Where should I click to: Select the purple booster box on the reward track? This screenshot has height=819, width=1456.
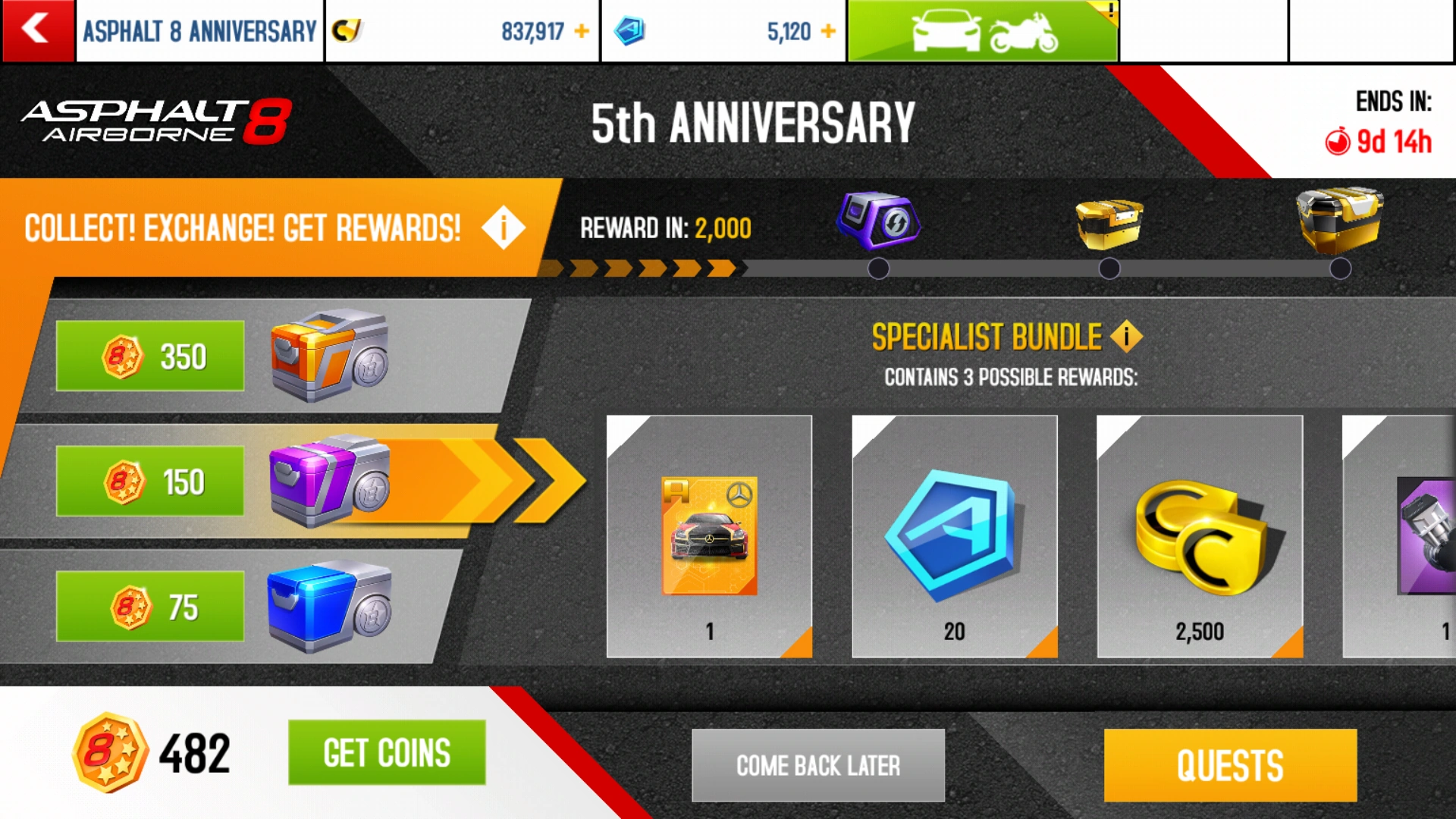877,220
